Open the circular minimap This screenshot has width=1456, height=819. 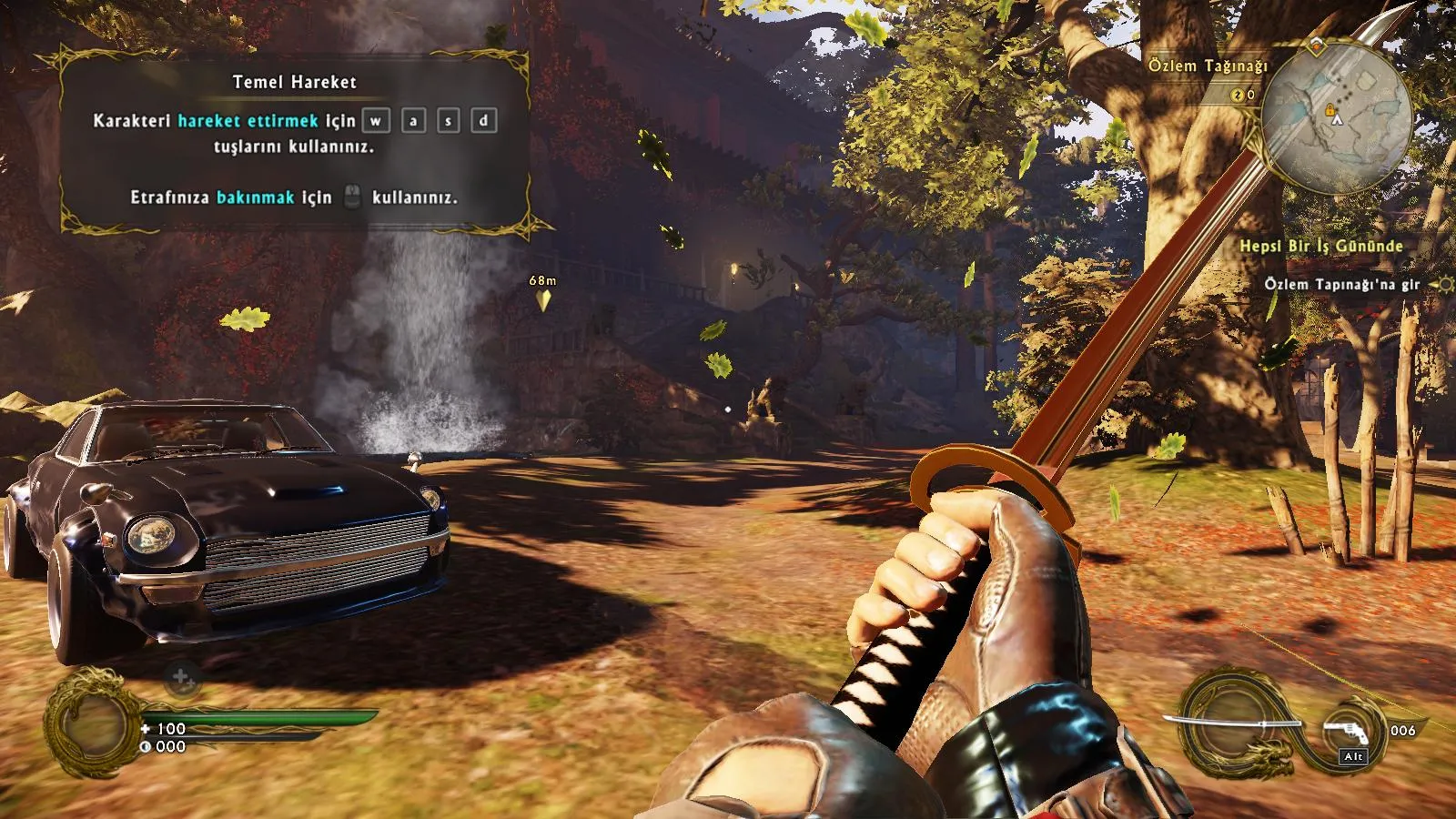(1336, 114)
